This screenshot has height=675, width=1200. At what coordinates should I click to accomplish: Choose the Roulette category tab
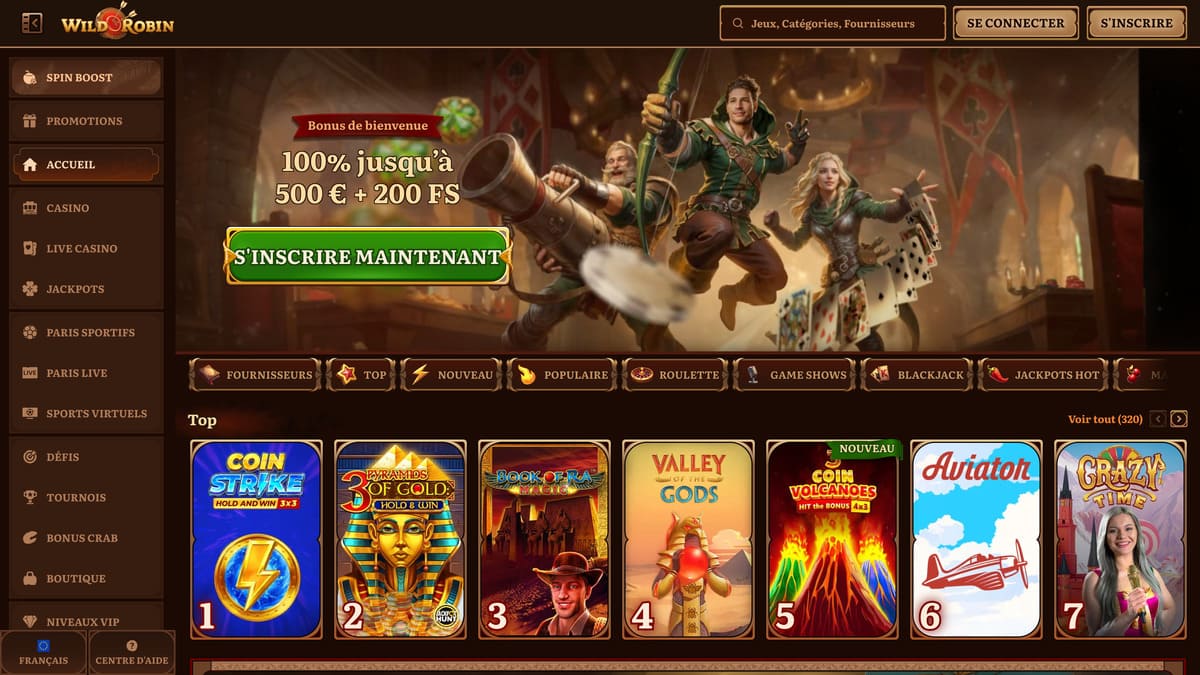[x=675, y=375]
